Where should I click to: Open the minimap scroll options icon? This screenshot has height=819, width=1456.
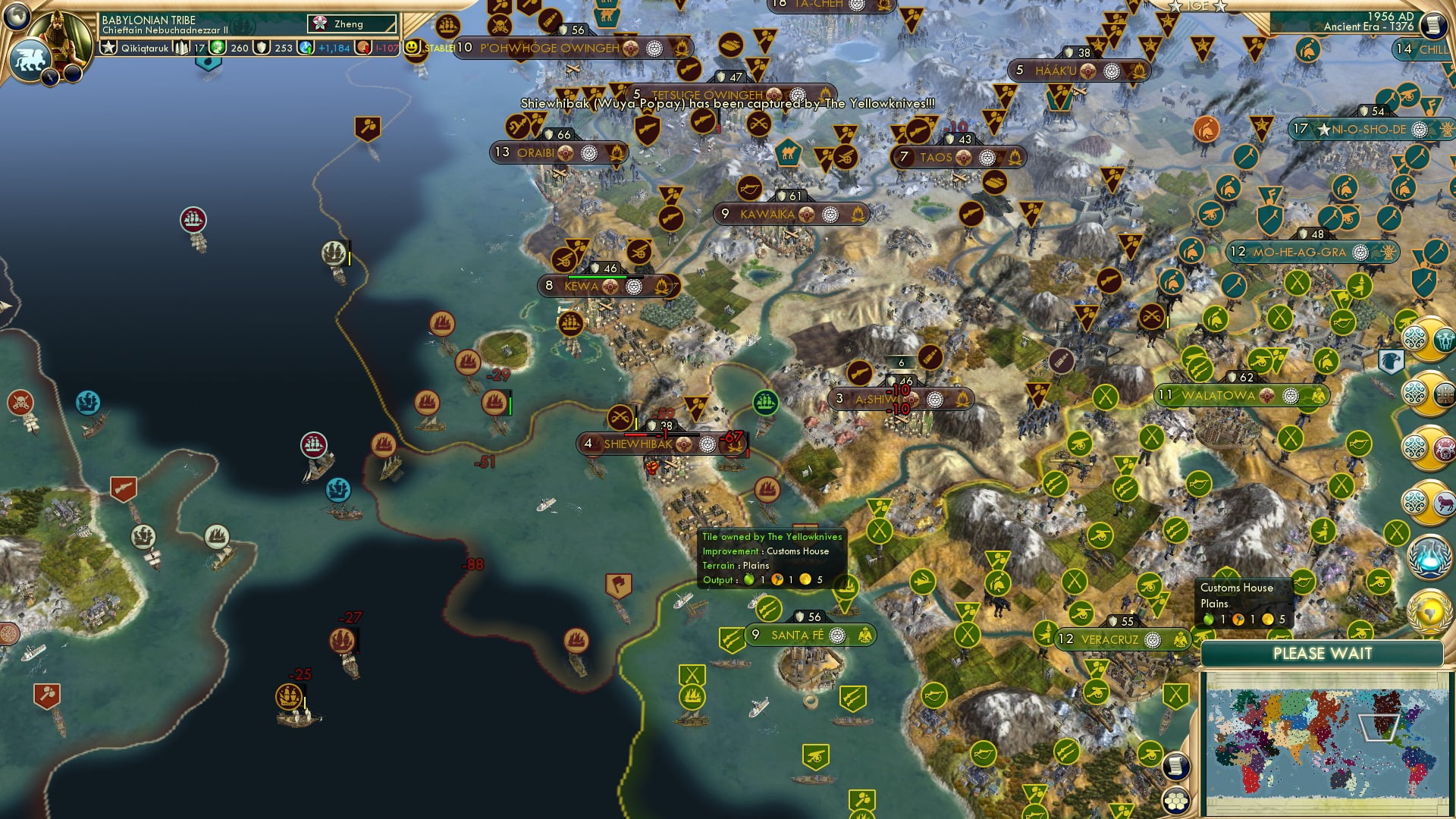[x=1175, y=767]
